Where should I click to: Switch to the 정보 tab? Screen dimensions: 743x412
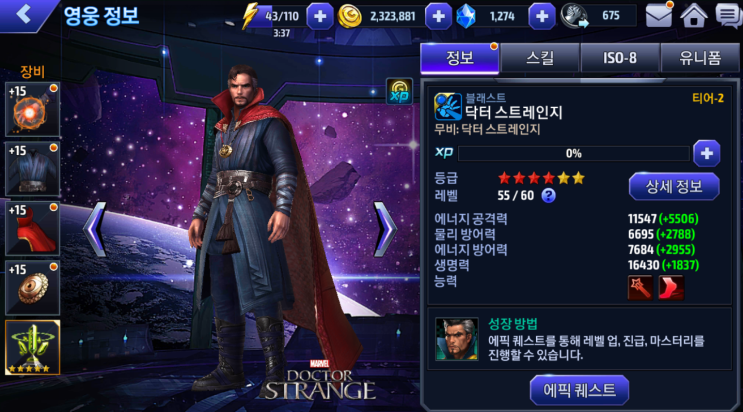459,58
